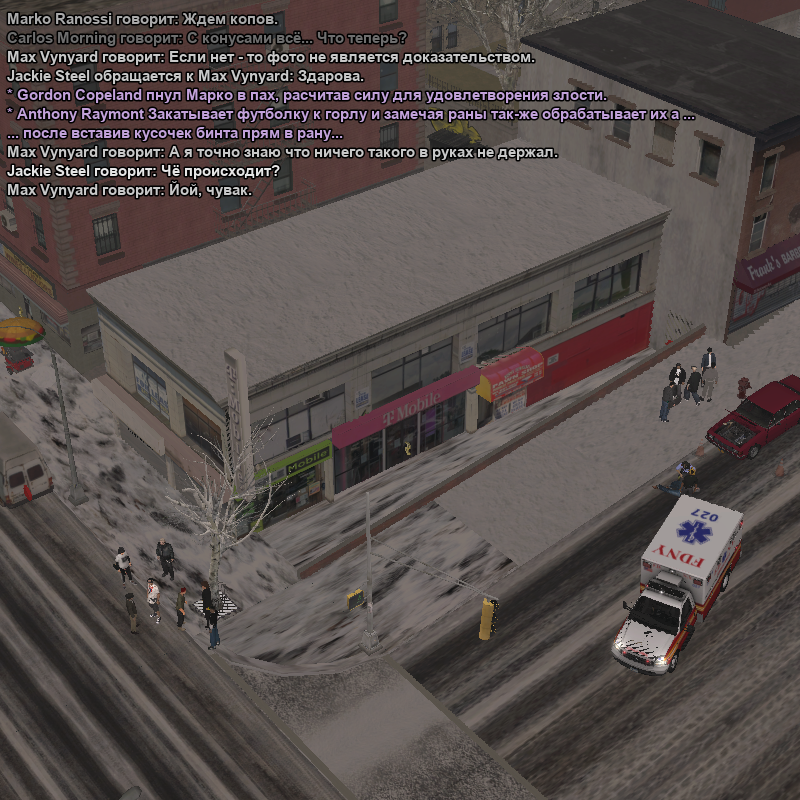Select Jackie Steel's 'Чё происходит?' message
The width and height of the screenshot is (800, 800).
tap(143, 171)
